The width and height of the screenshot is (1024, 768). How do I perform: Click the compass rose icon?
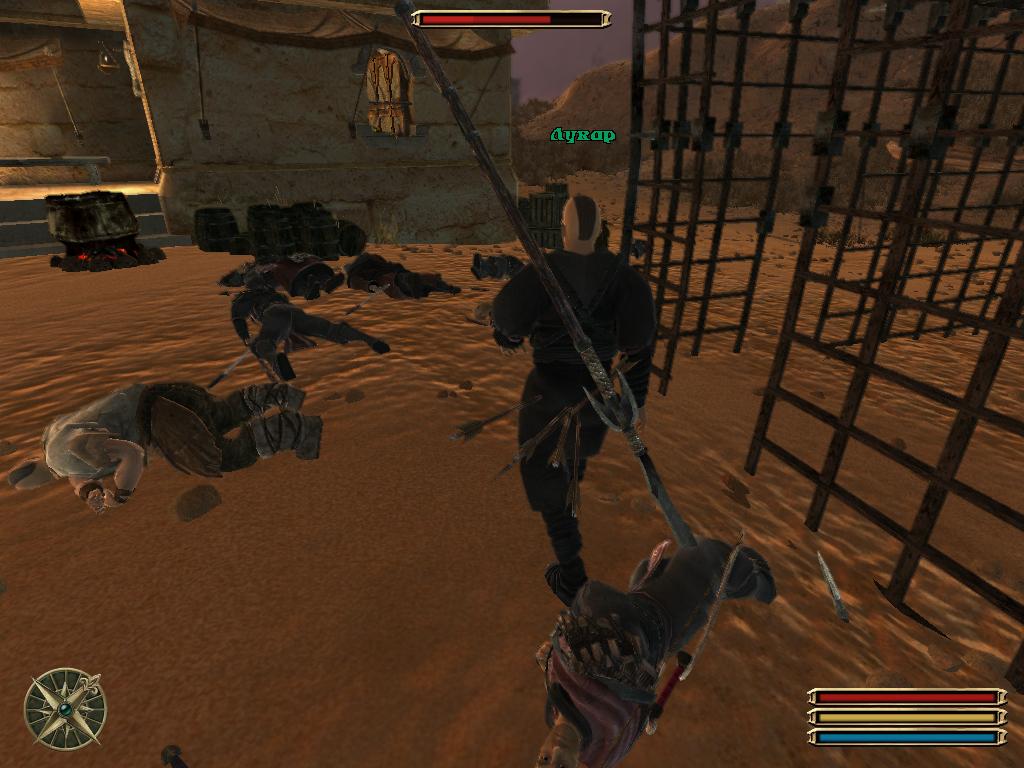(65, 708)
